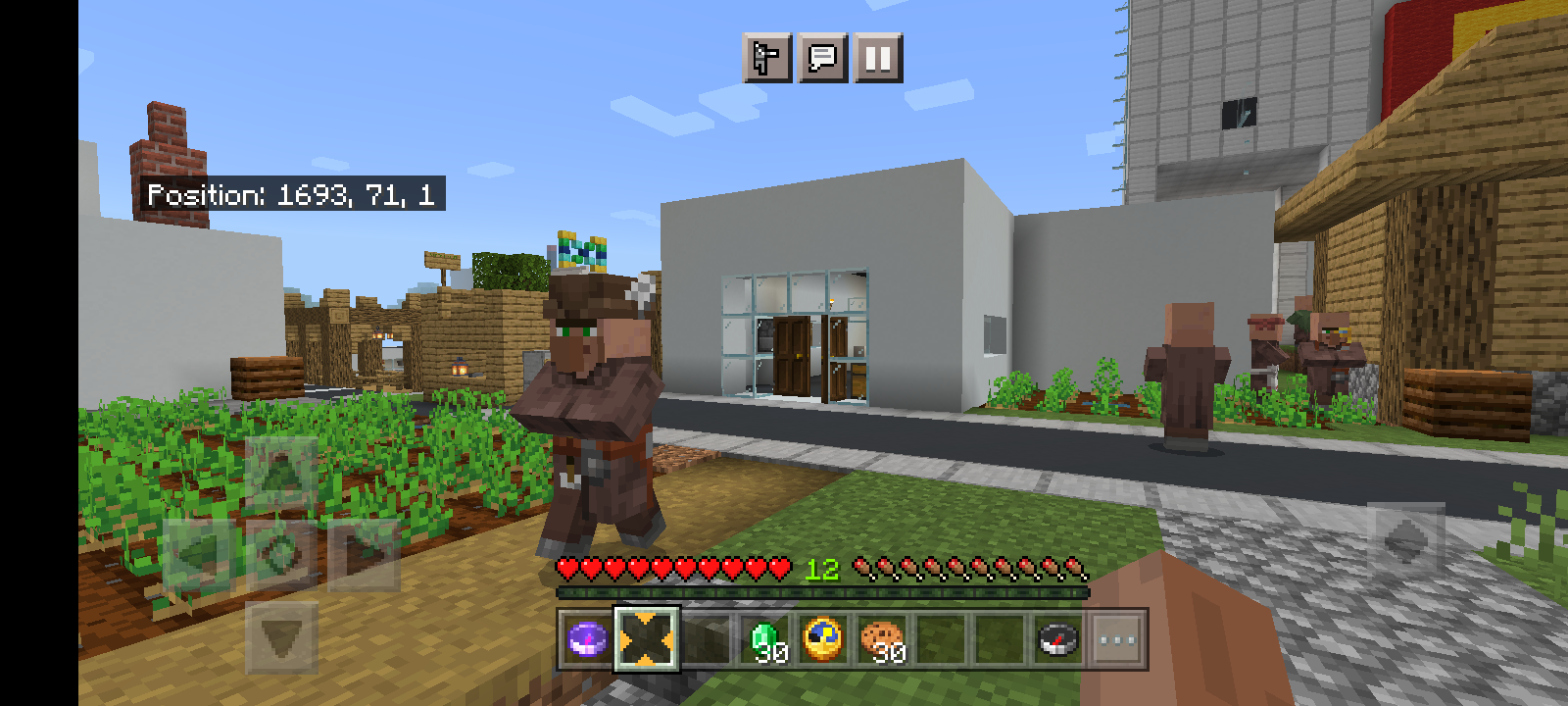Image resolution: width=1568 pixels, height=706 pixels.
Task: Open inventory with the three-dots button
Action: point(1117,640)
